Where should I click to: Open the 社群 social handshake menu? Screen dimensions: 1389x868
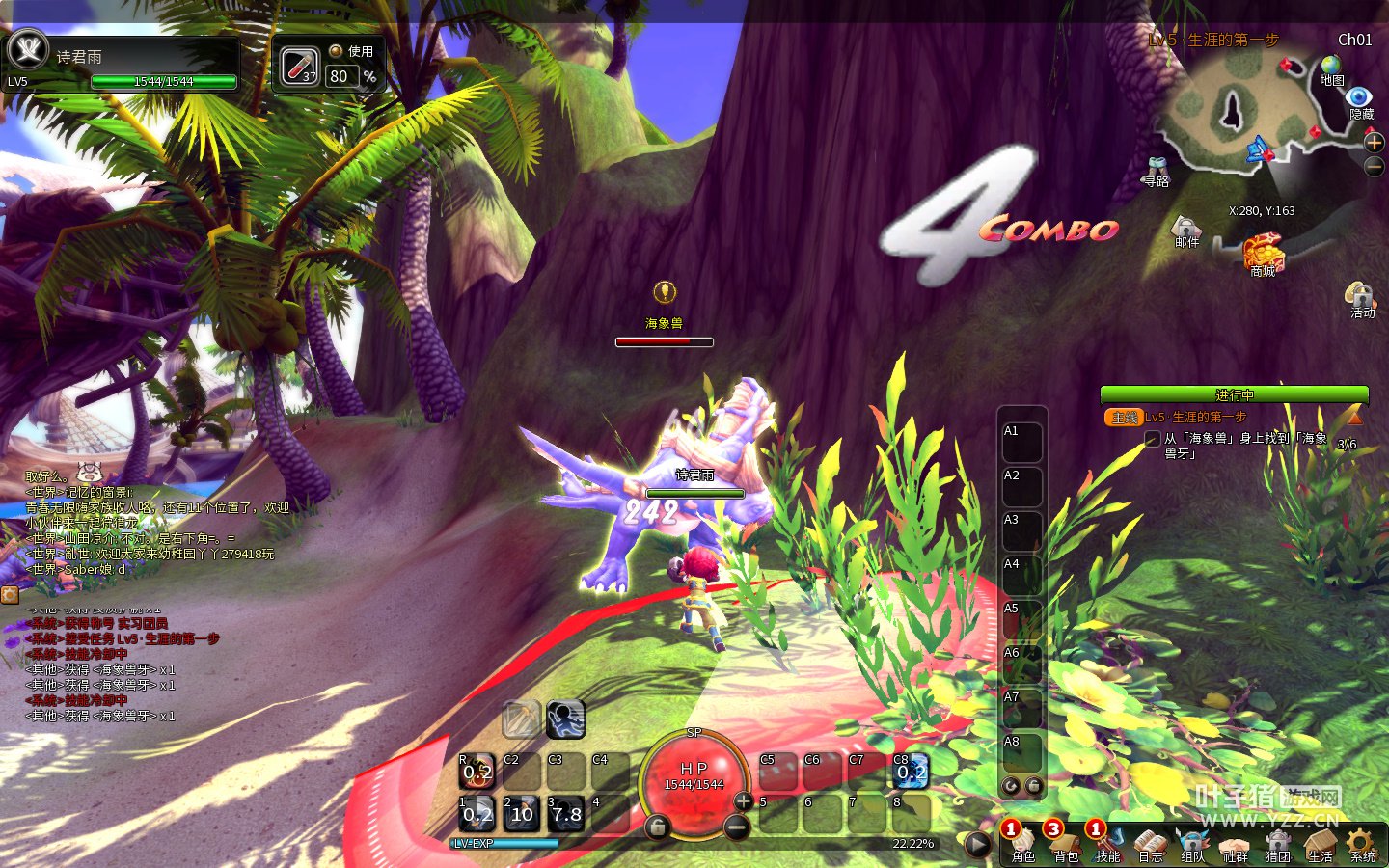pyautogui.click(x=1236, y=843)
